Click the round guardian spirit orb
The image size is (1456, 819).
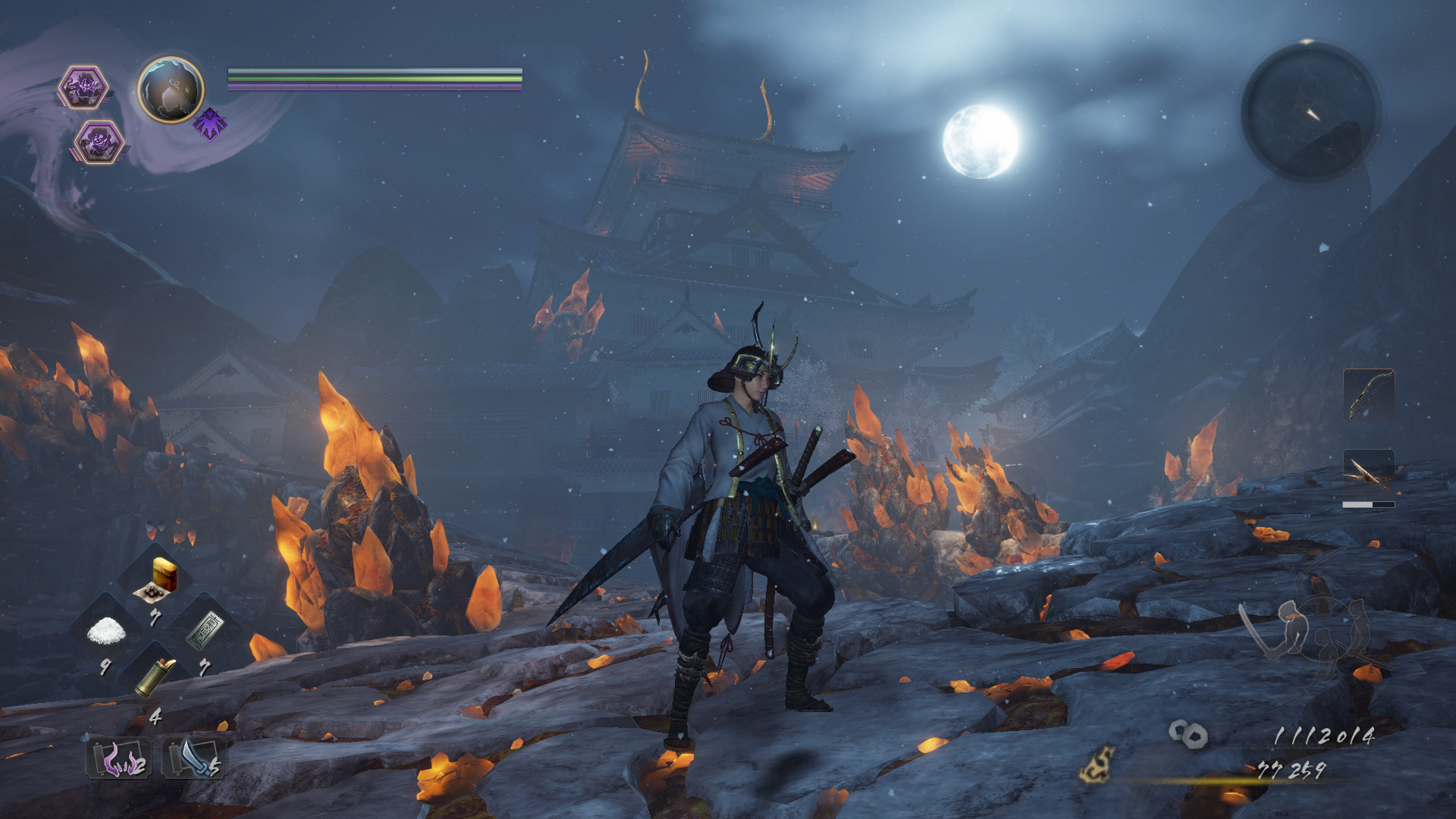click(171, 89)
